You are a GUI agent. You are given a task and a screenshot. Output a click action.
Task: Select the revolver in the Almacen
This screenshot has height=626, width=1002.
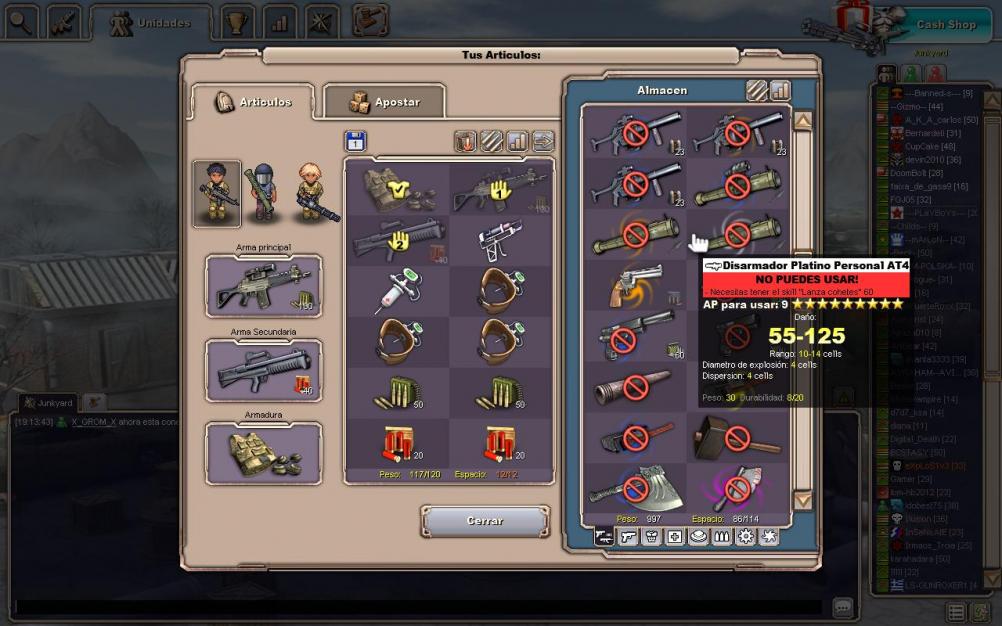click(x=634, y=284)
